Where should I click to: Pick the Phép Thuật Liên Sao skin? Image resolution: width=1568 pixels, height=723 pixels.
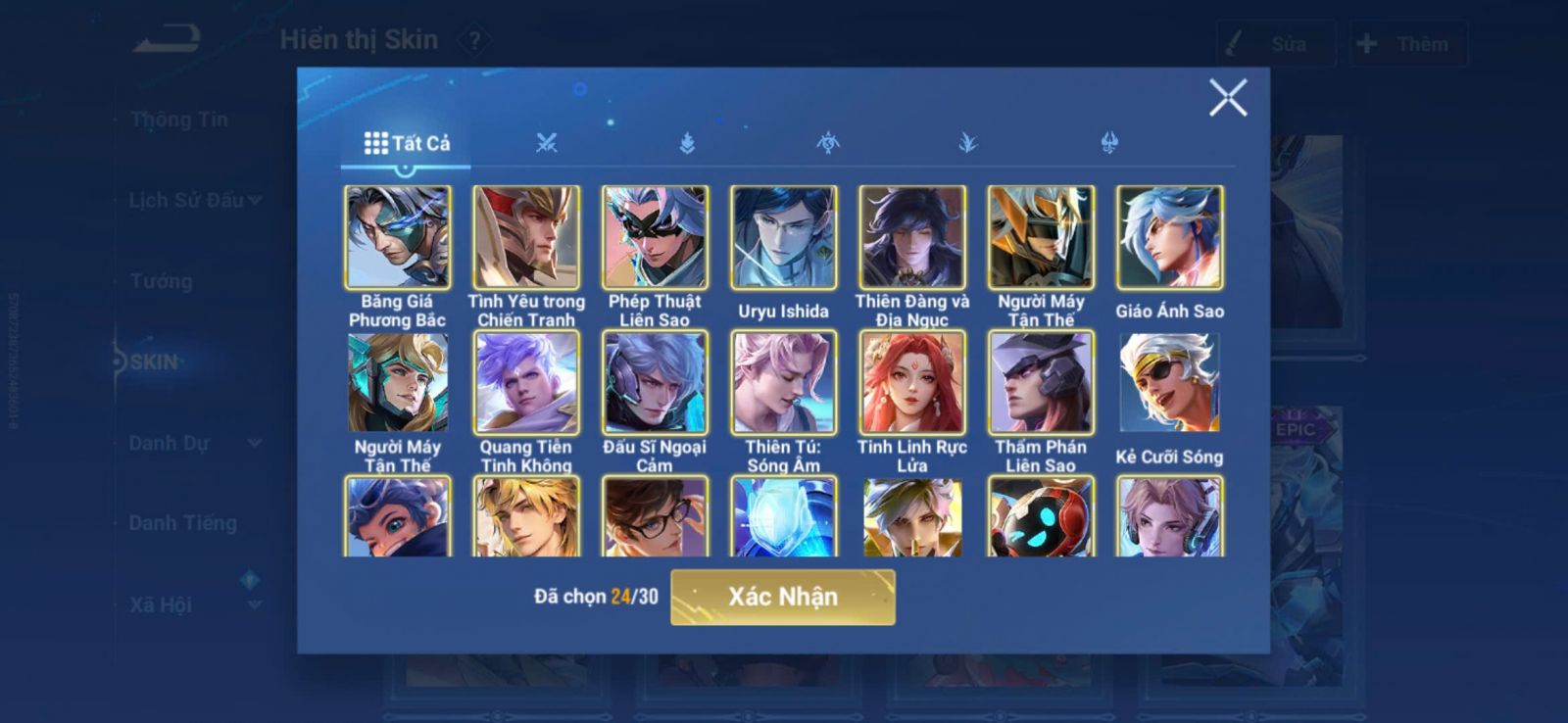click(x=655, y=238)
